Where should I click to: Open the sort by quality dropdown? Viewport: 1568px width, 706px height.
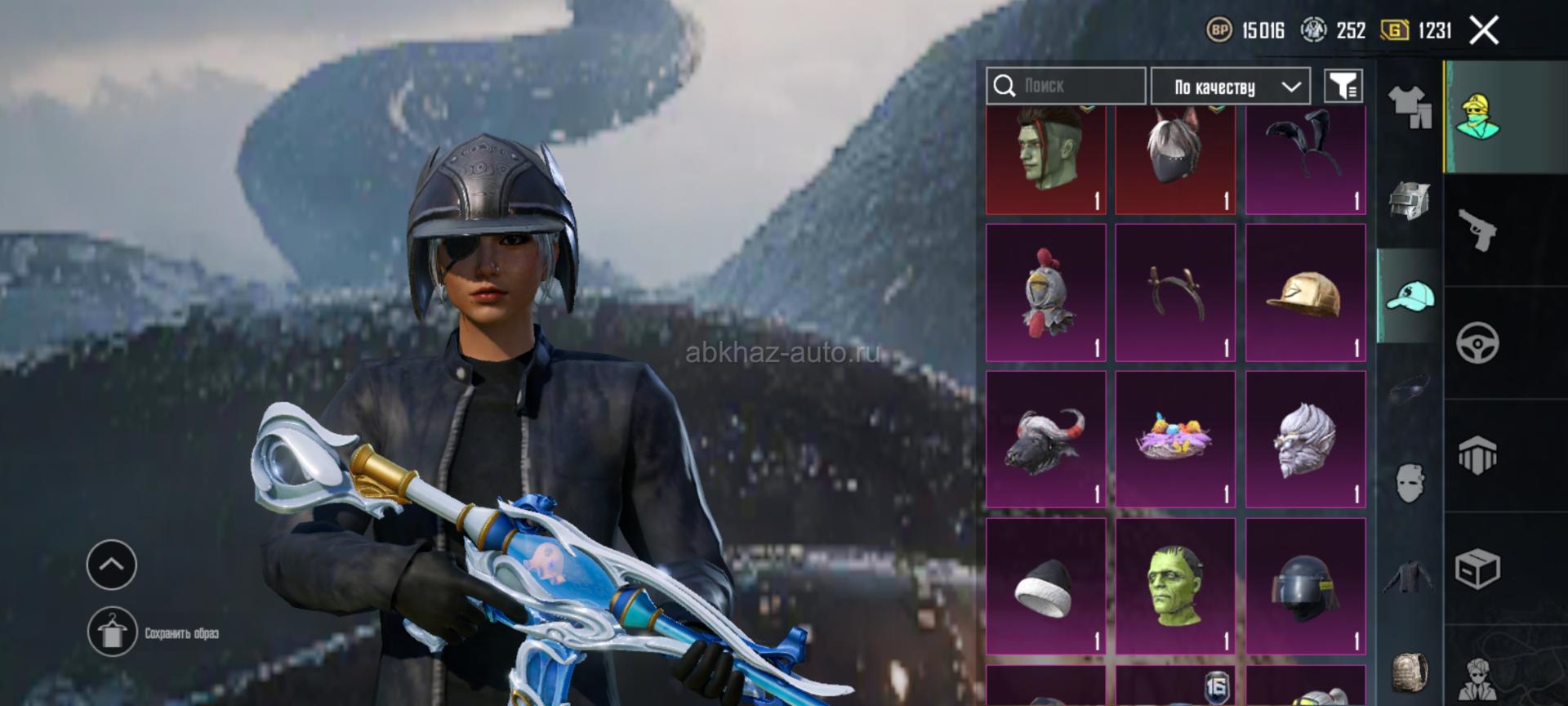[1231, 87]
